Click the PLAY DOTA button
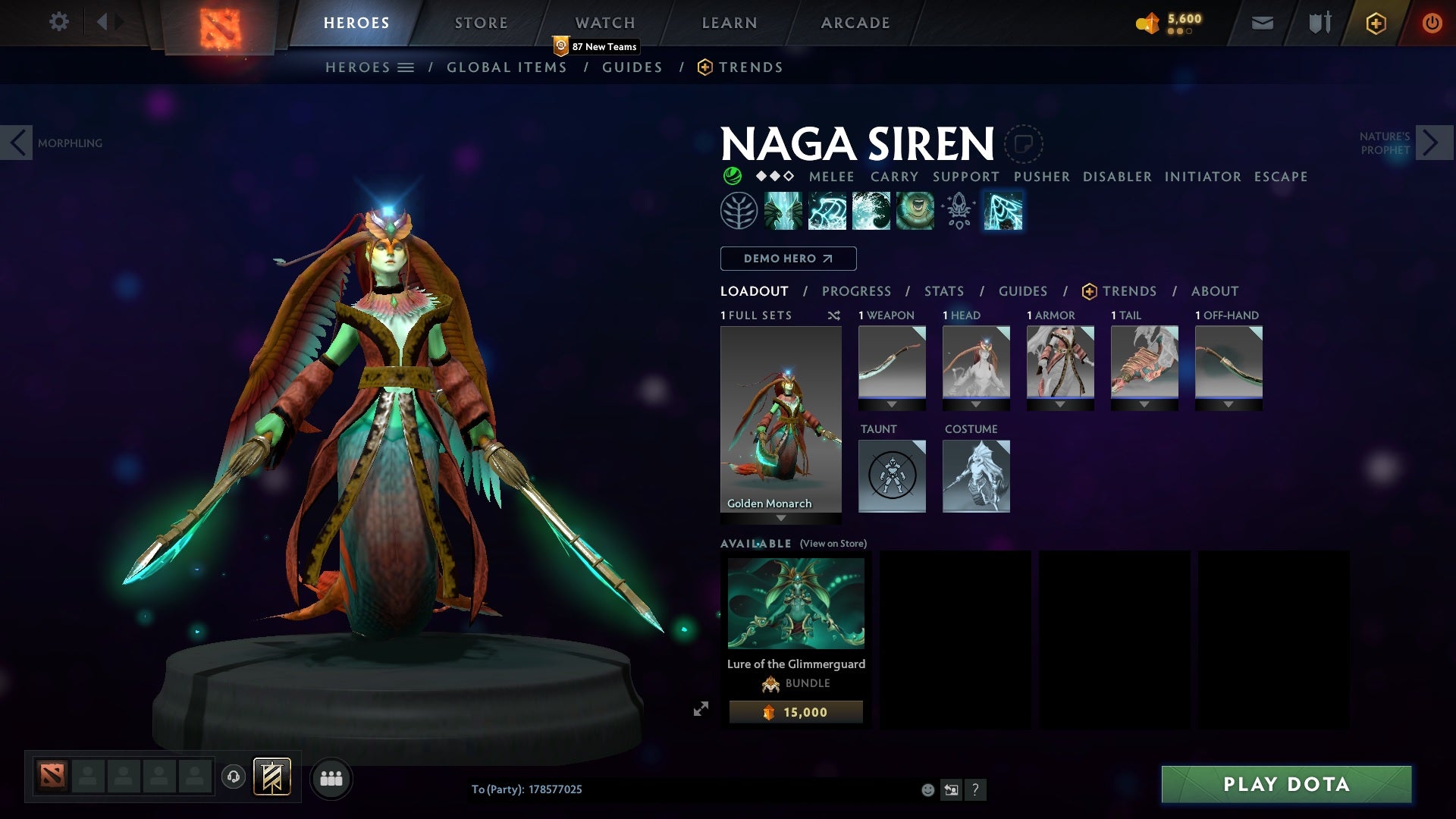The width and height of the screenshot is (1456, 819). 1286,784
